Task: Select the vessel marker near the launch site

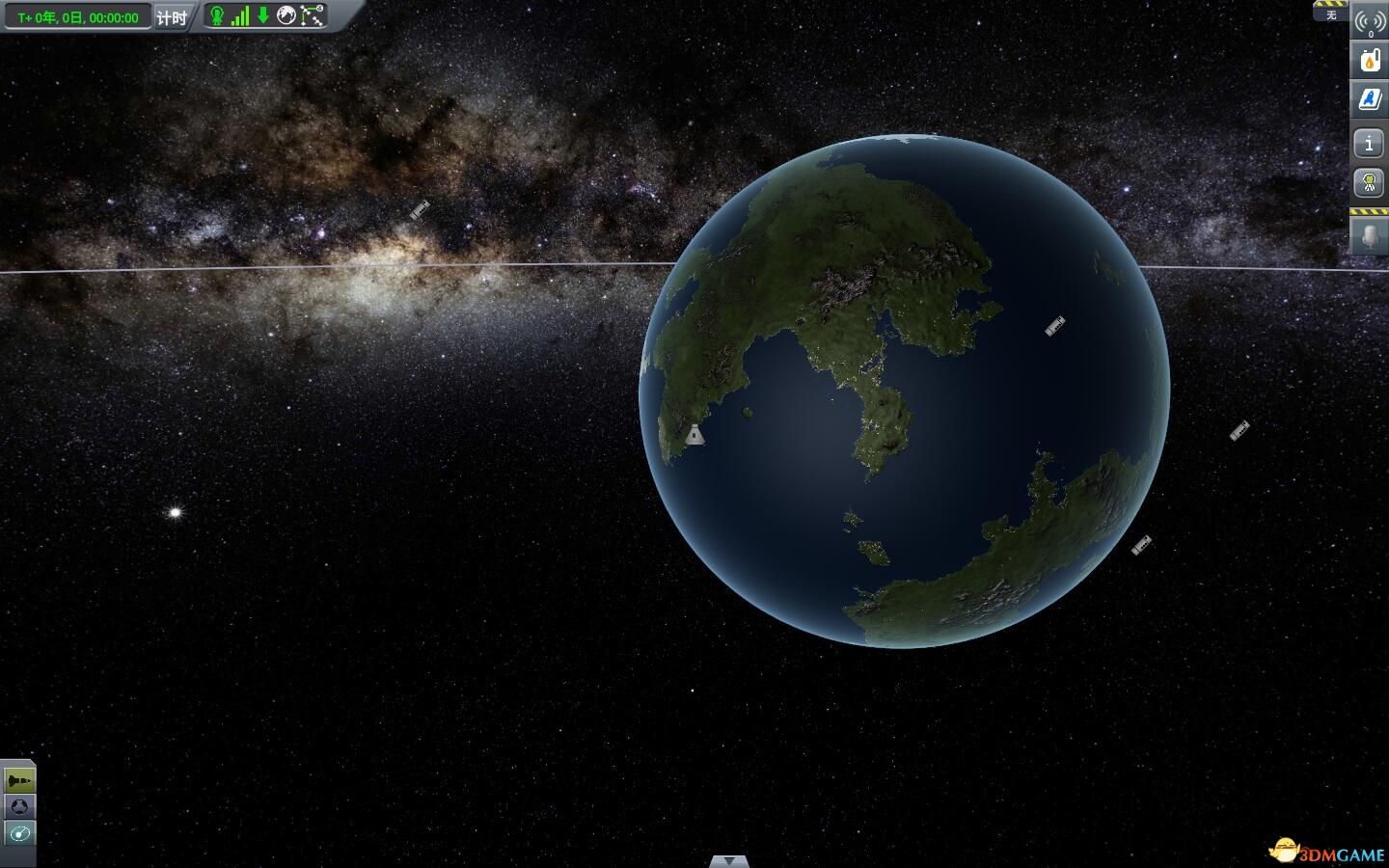Action: (694, 434)
